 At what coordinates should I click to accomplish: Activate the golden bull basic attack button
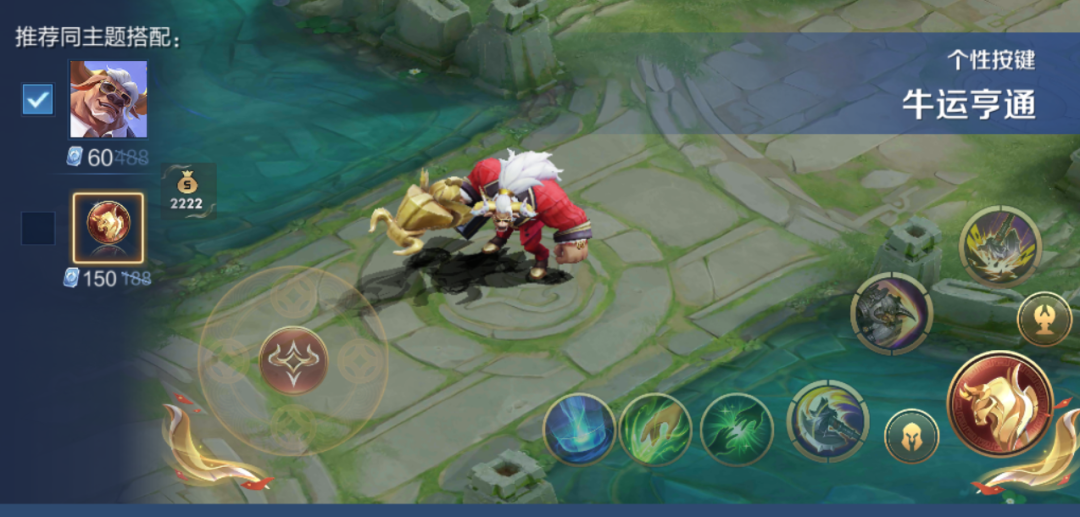(x=999, y=403)
